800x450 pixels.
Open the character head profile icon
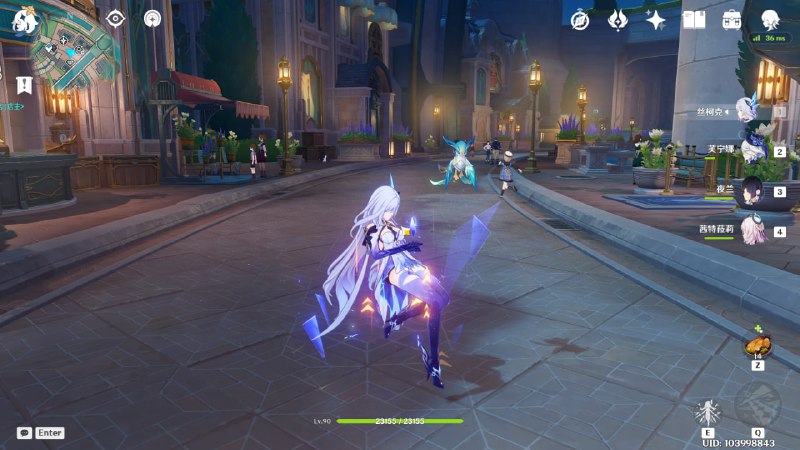[x=770, y=20]
